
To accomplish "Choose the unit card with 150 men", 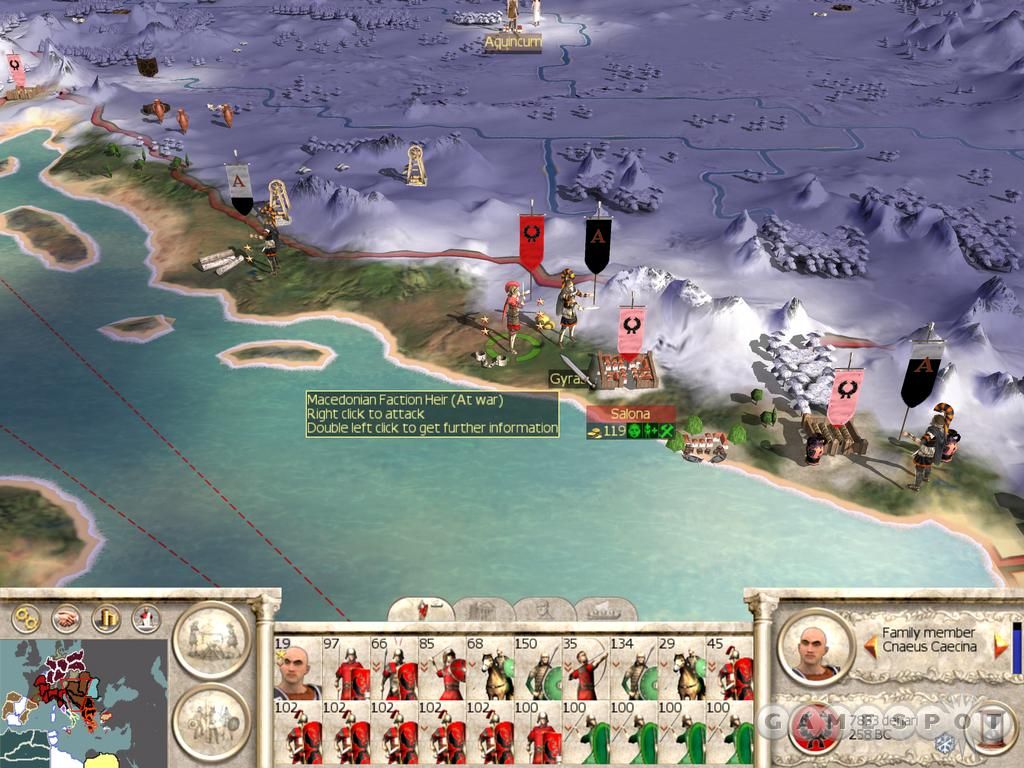I will [x=537, y=668].
